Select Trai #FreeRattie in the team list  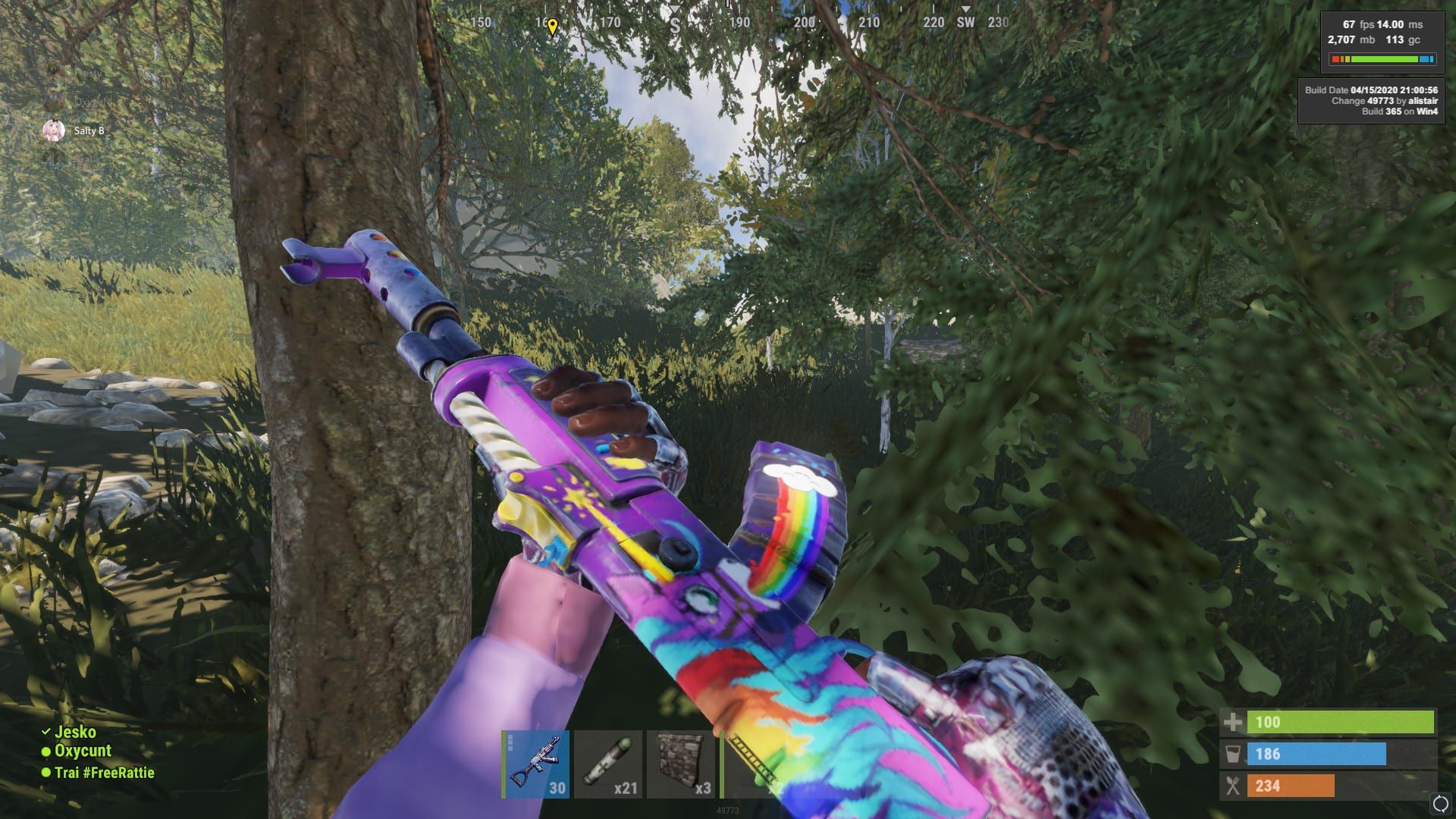point(104,773)
